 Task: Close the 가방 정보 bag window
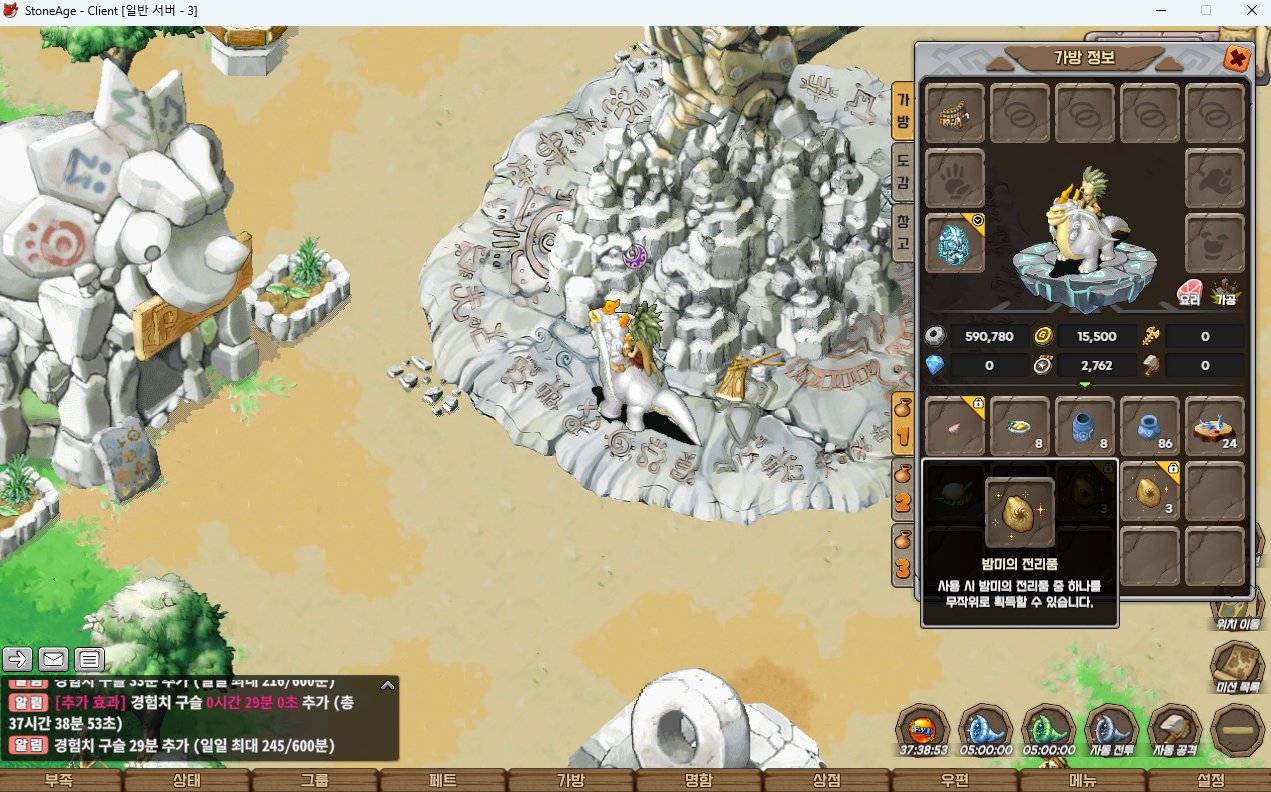coord(1237,59)
